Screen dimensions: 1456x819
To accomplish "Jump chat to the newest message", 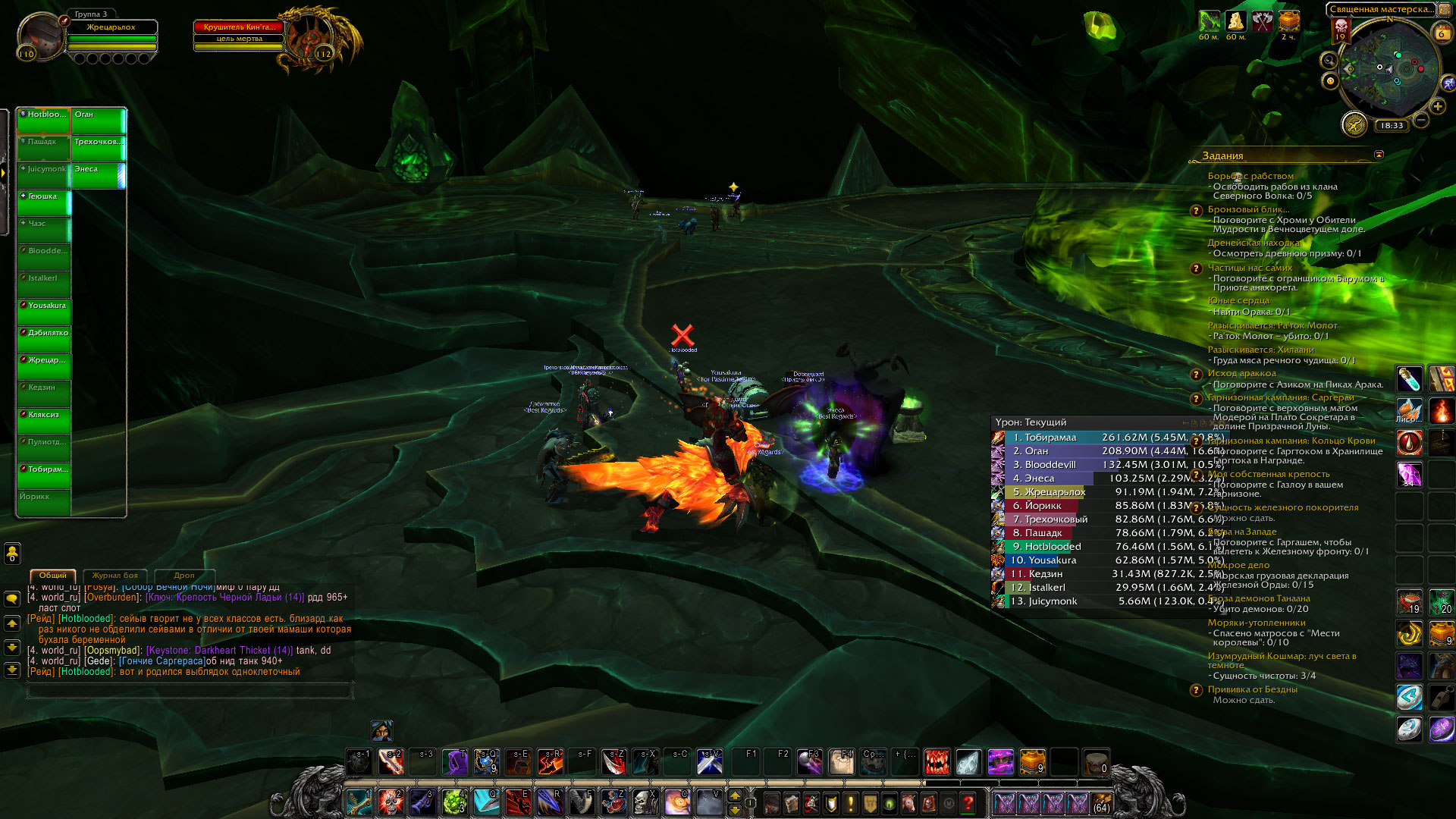I will tap(12, 670).
